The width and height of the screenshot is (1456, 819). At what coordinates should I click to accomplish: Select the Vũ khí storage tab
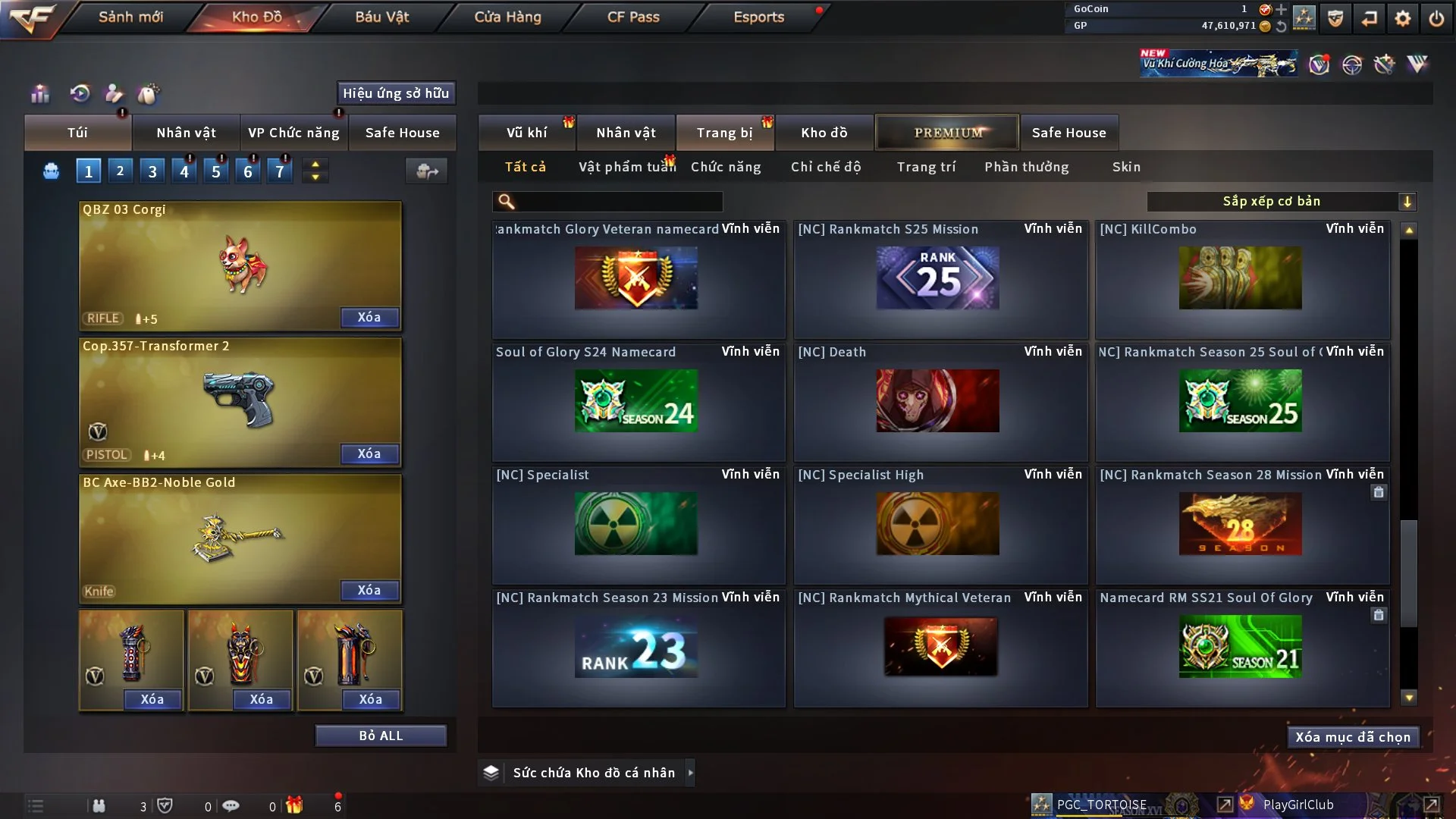pos(526,133)
